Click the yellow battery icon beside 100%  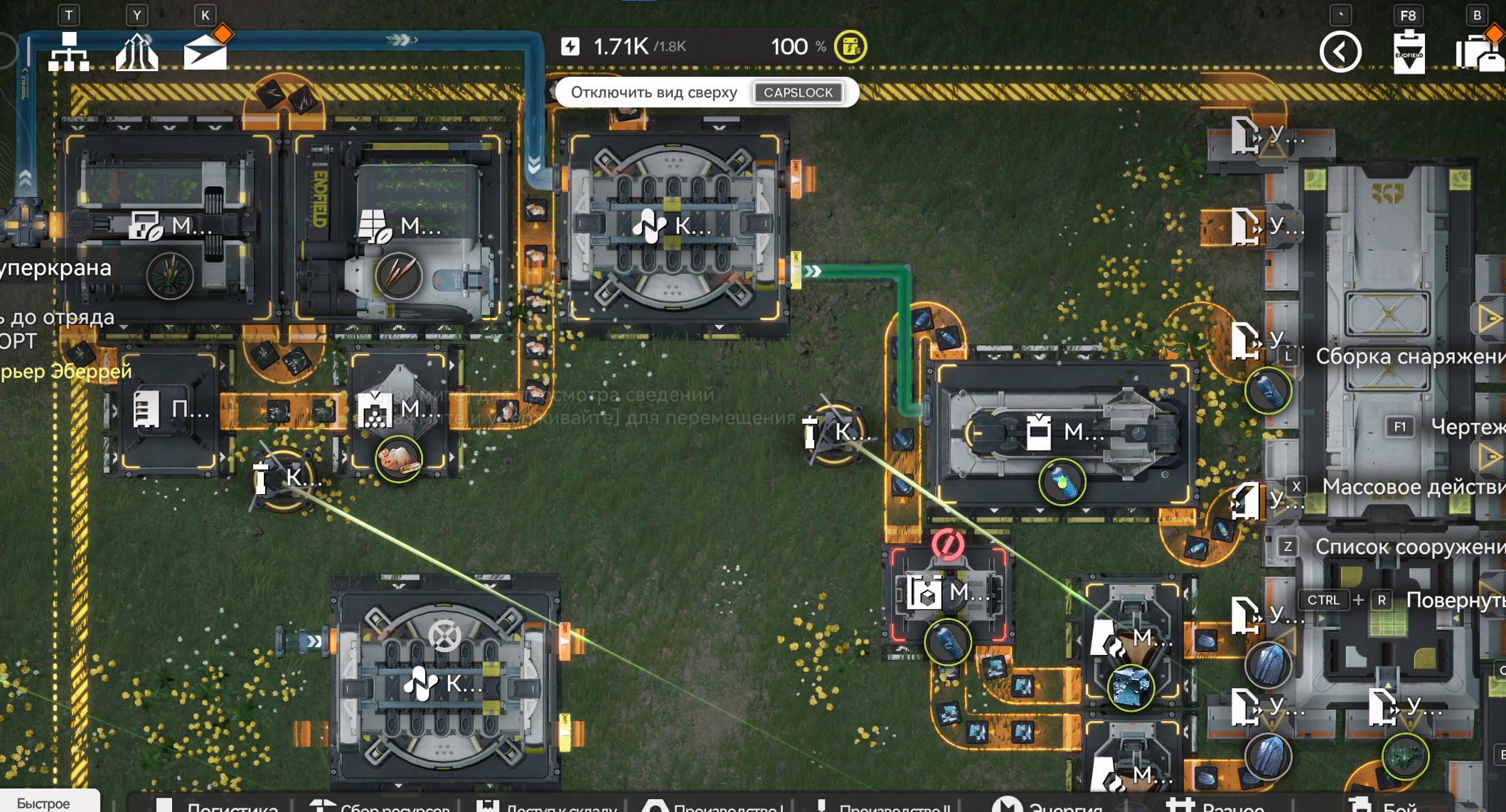click(x=850, y=47)
